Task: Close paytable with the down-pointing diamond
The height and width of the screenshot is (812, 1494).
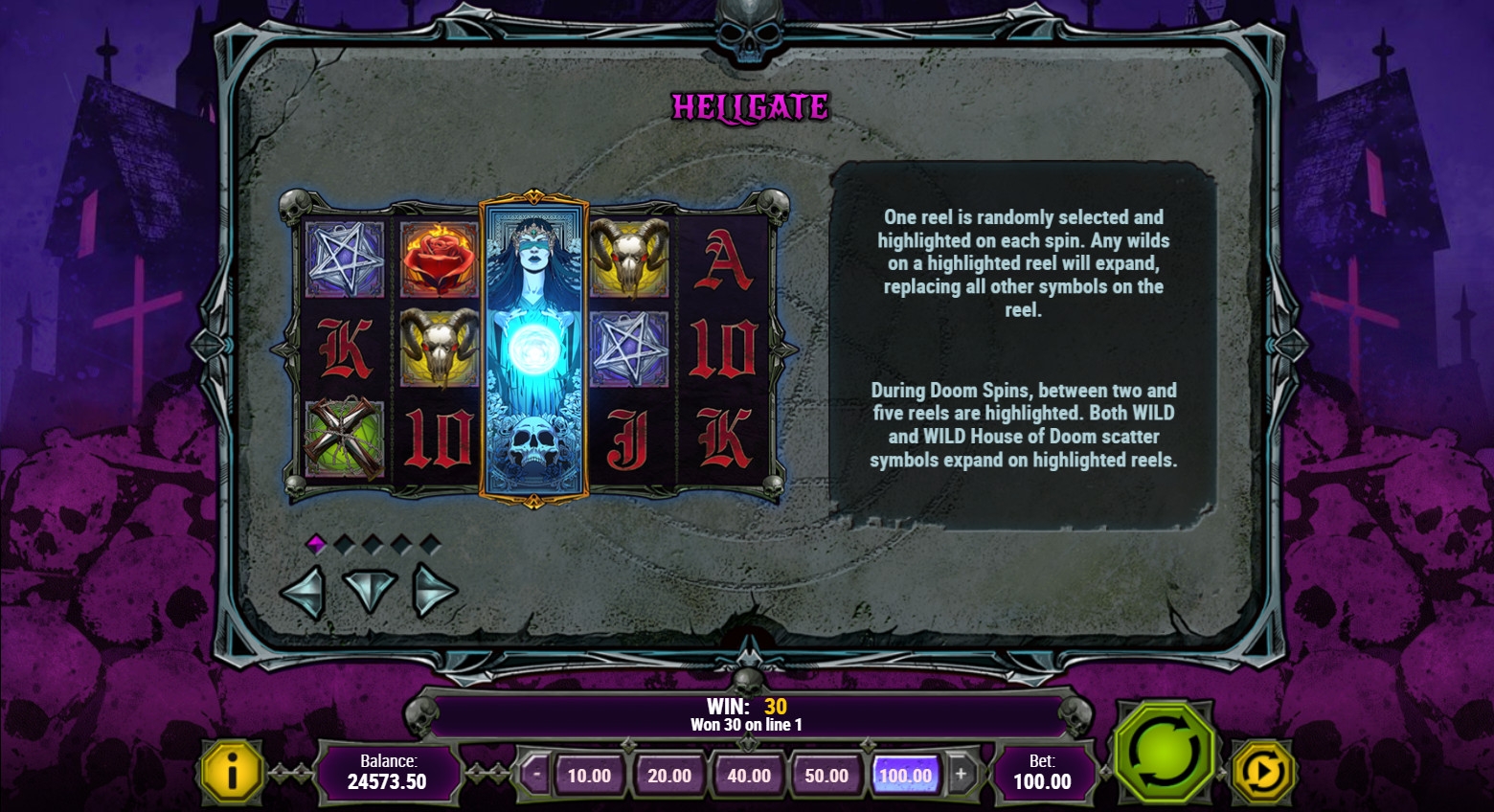Action: tap(369, 591)
